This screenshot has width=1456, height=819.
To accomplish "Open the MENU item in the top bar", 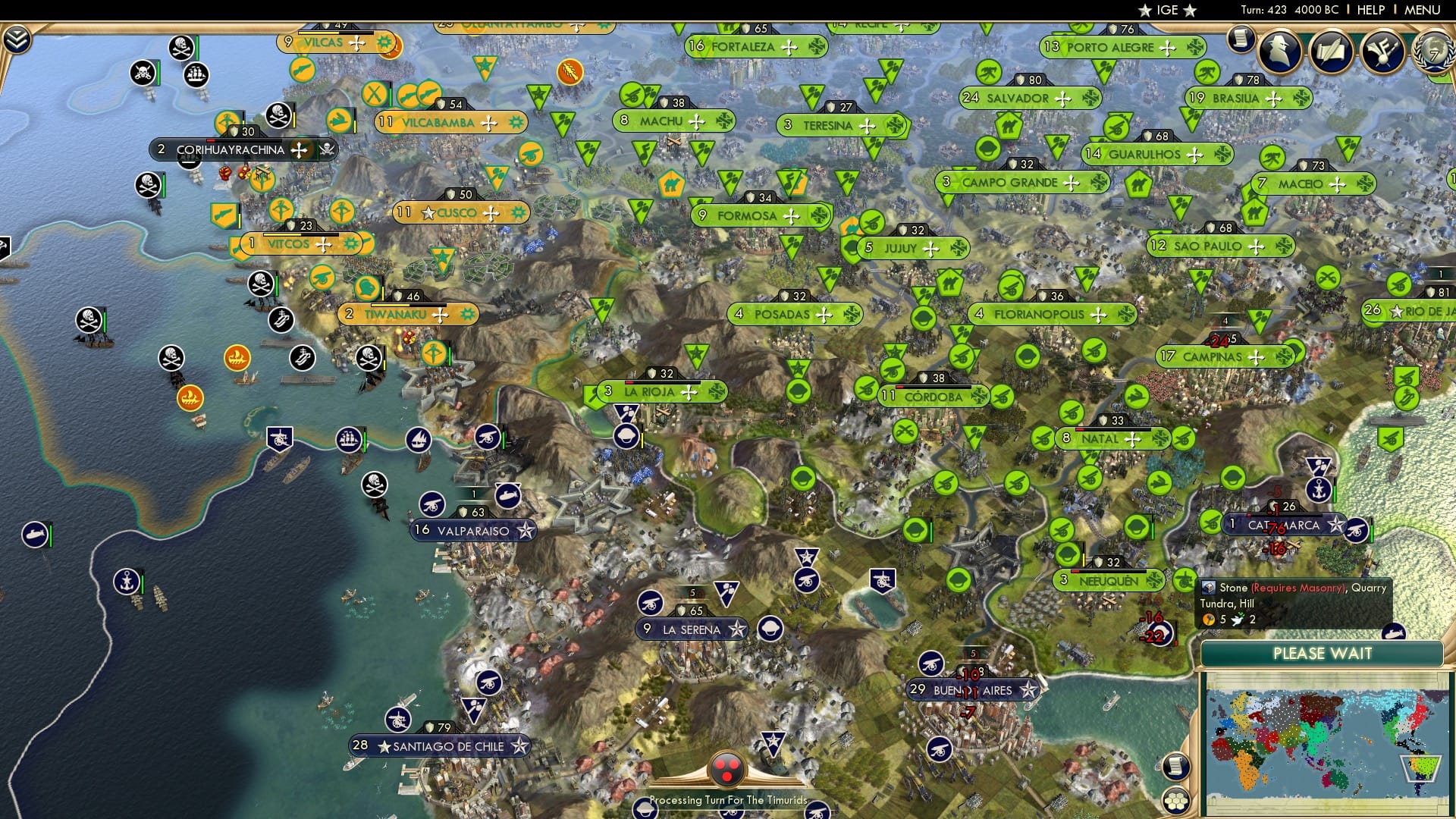I will pos(1424,10).
